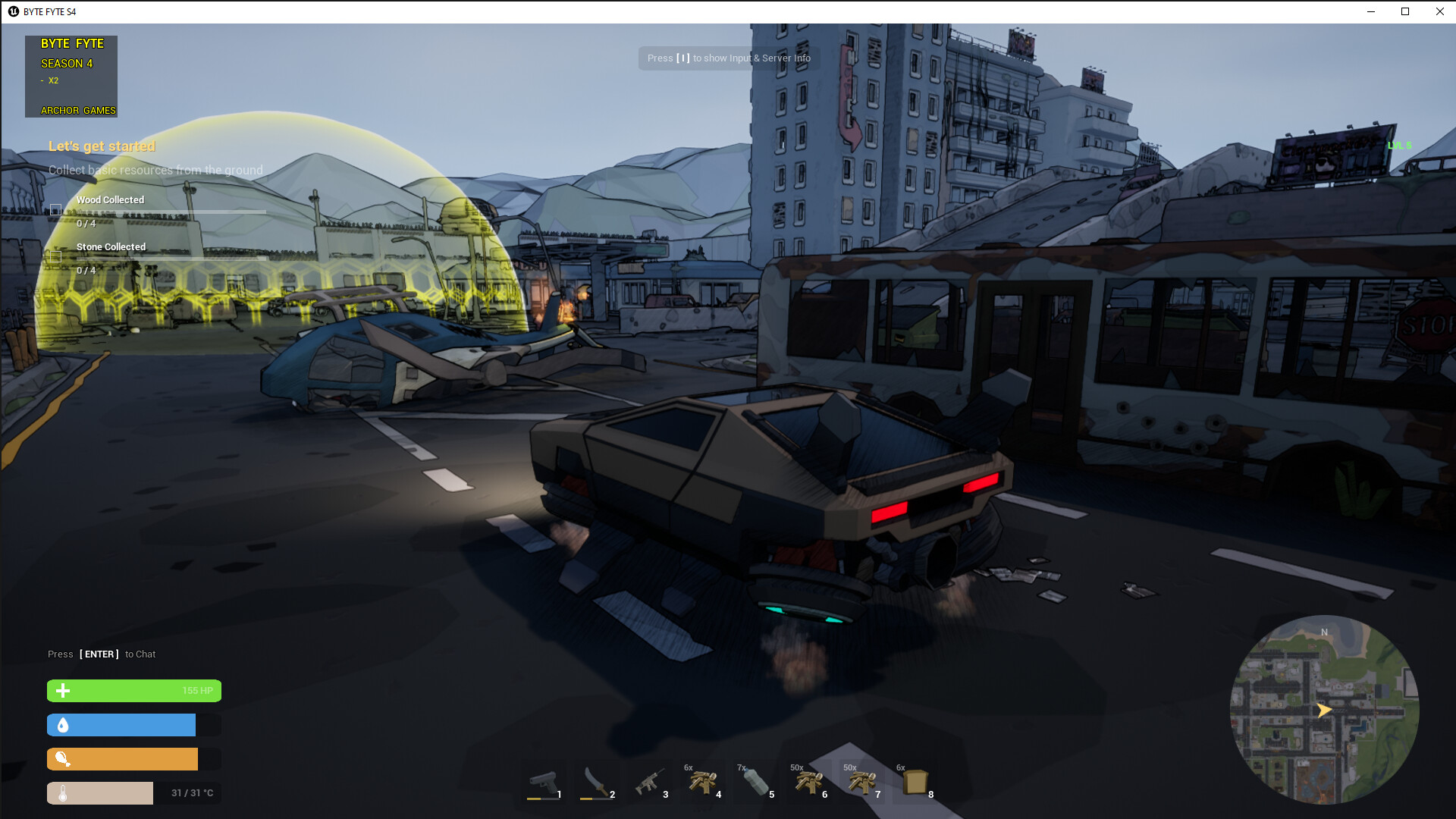
Task: Expand the Let's get started quest panel
Action: click(x=102, y=146)
